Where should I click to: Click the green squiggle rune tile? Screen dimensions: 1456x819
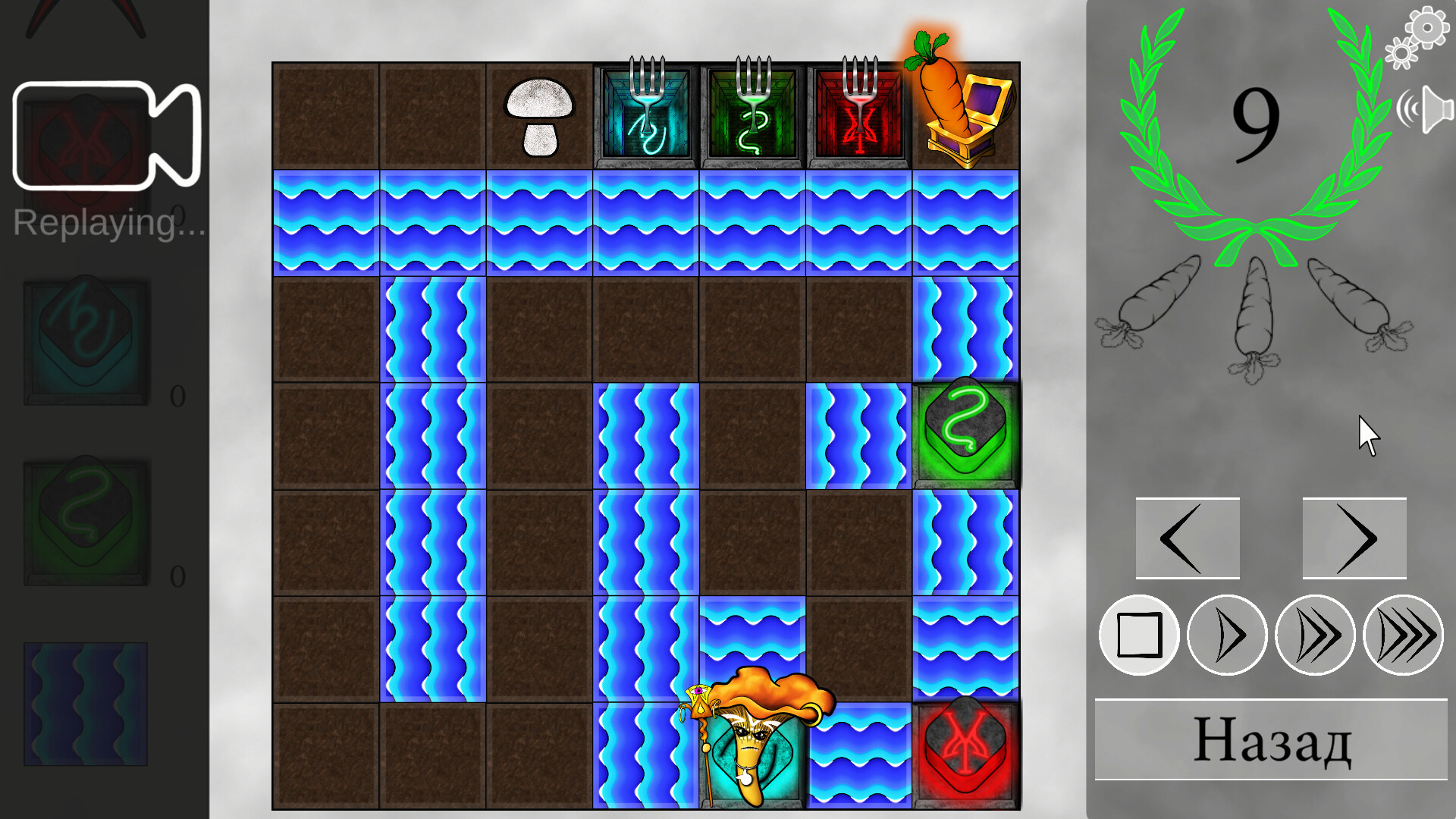965,431
